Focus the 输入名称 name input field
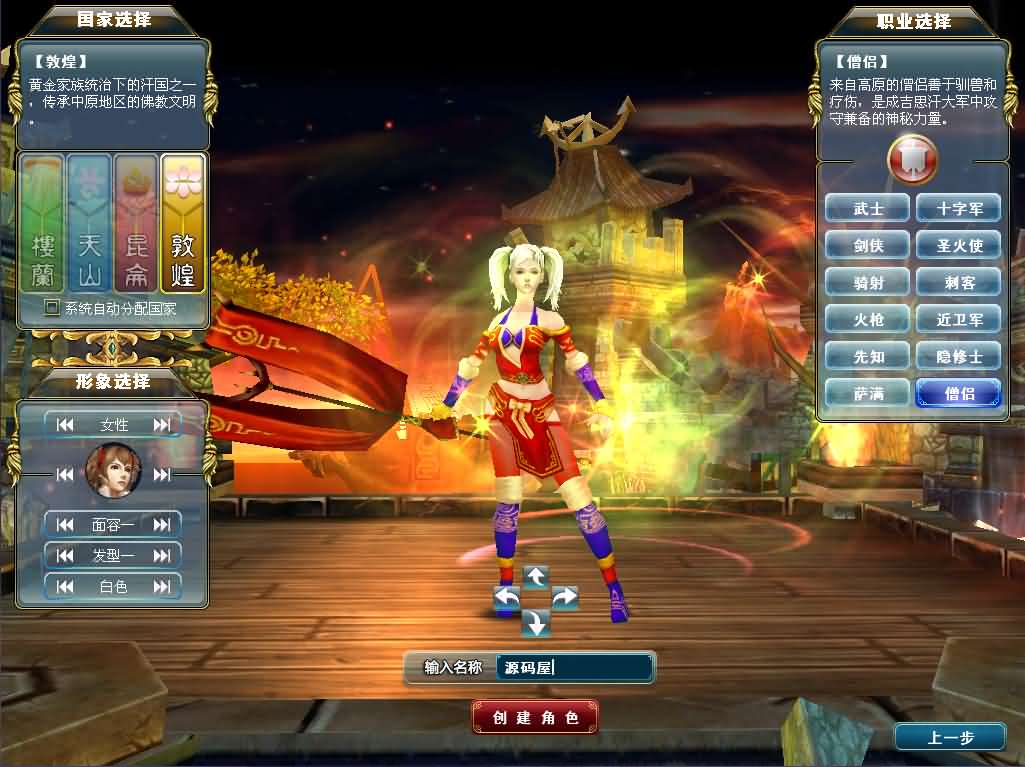Image resolution: width=1025 pixels, height=767 pixels. tap(574, 667)
